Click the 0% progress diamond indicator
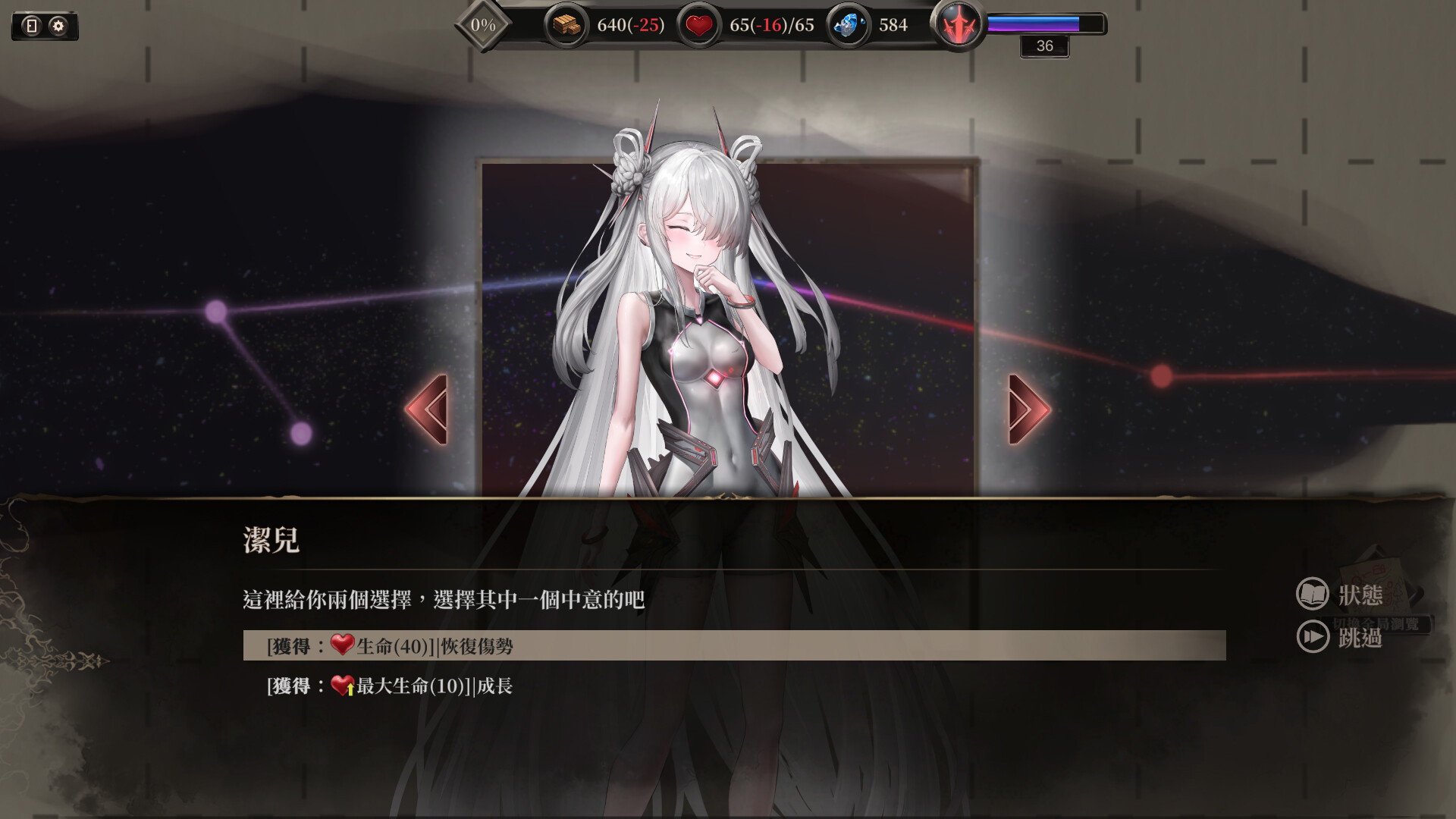Viewport: 1456px width, 819px height. (x=482, y=24)
